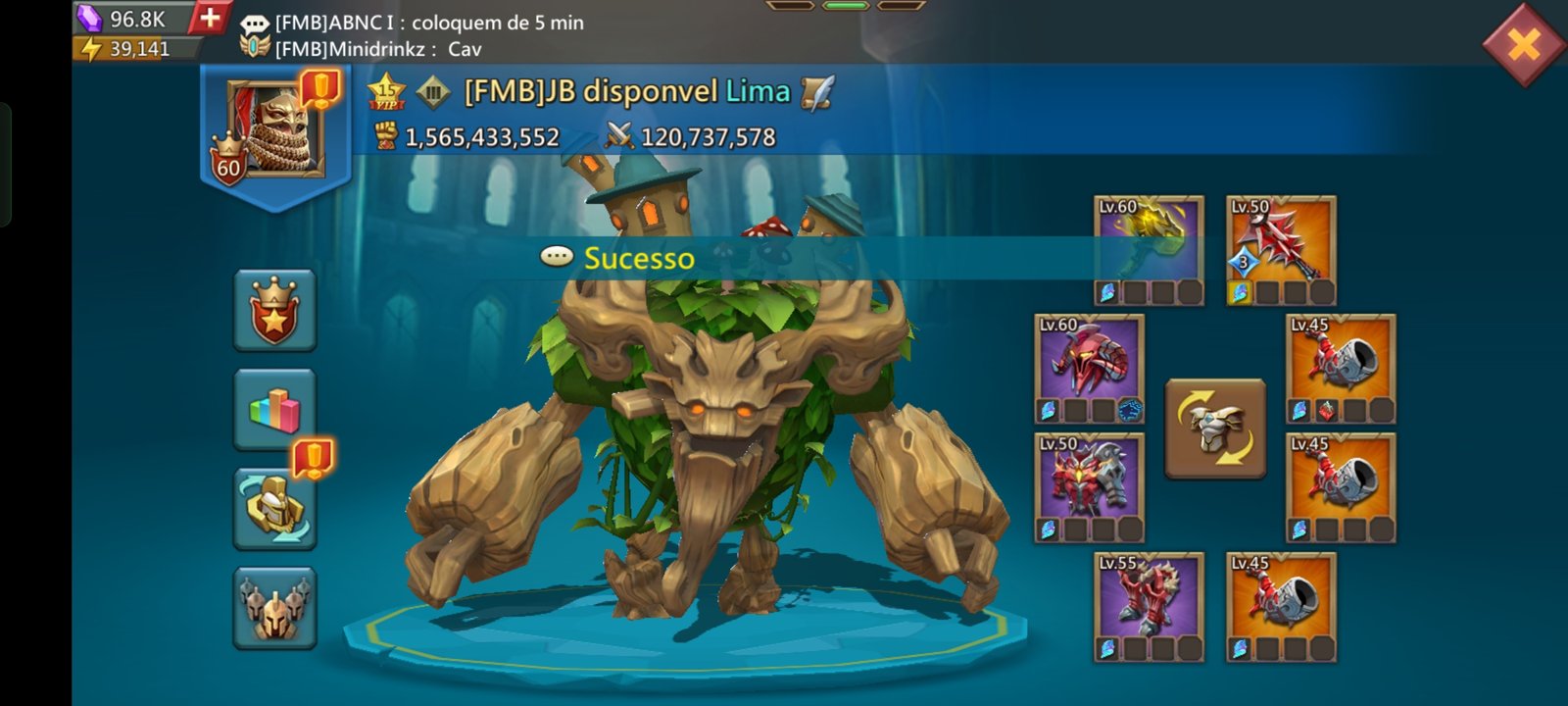Edit the player name with the quill icon
This screenshot has width=1568, height=706.
coord(816,92)
